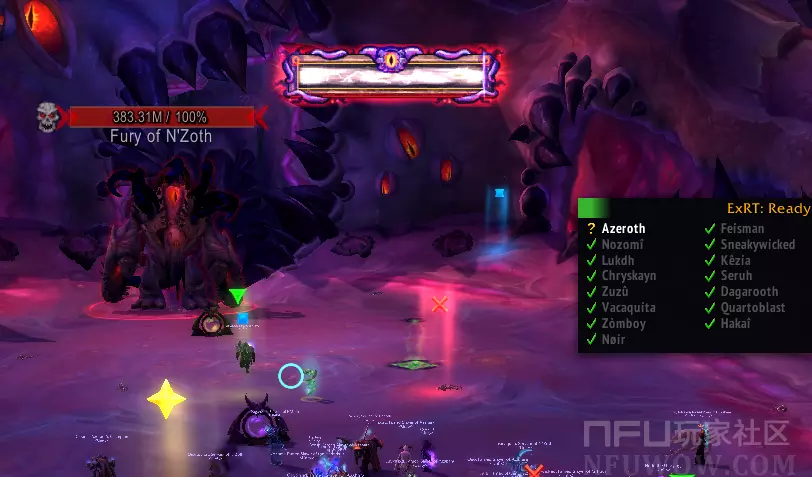
Task: Click Seruh in the ExRT ready list
Action: (735, 277)
